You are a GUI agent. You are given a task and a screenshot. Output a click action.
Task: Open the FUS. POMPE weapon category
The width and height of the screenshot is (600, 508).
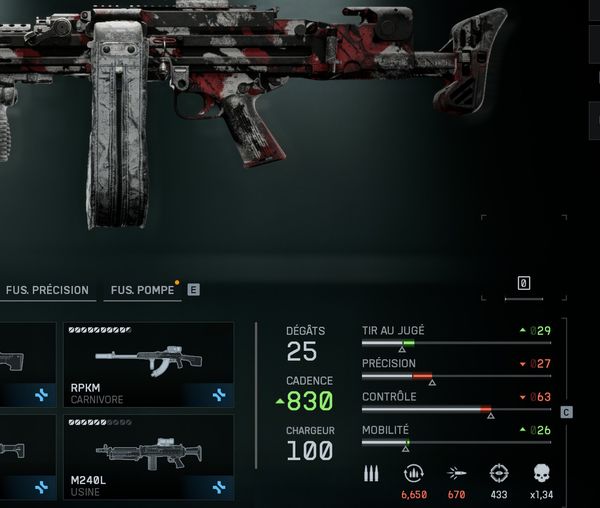142,290
